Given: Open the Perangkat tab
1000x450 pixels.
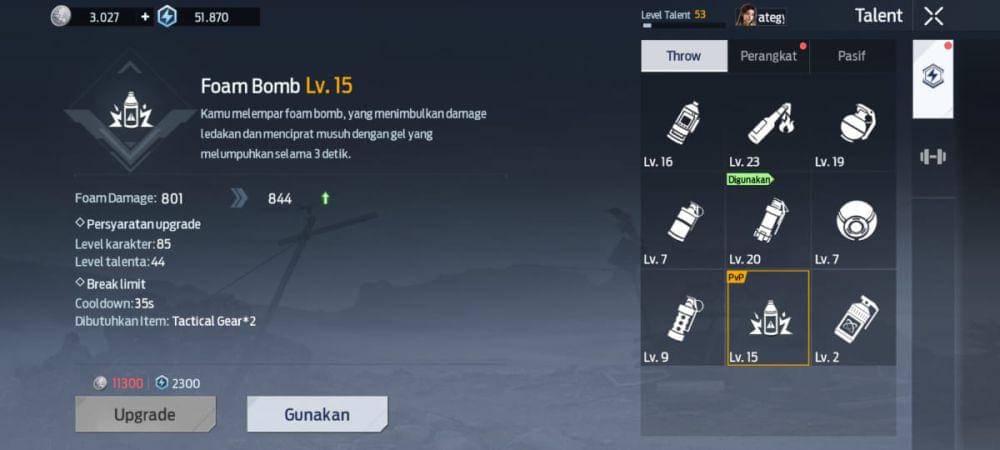Looking at the screenshot, I should click(768, 56).
